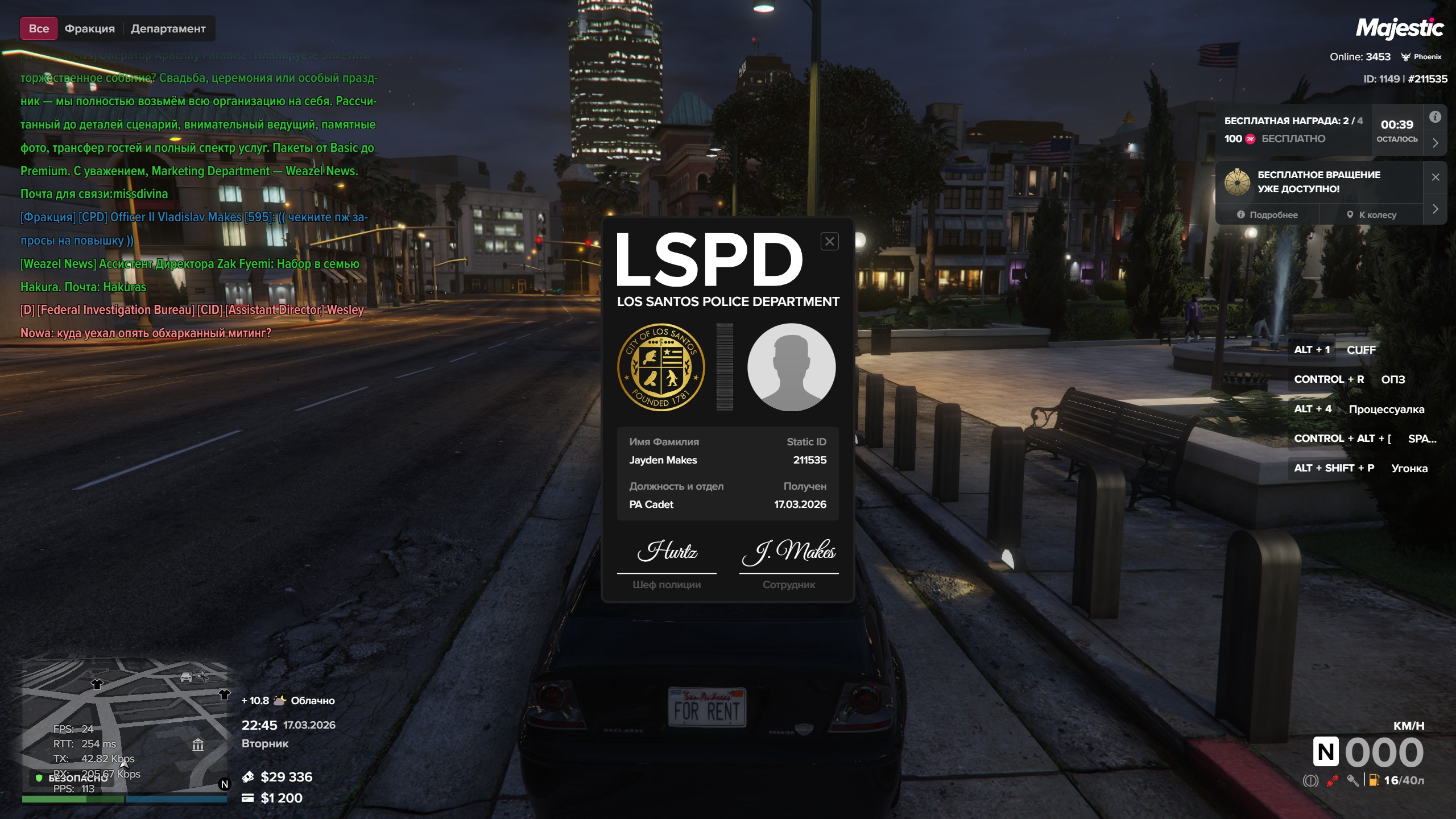Click the clothing store marker on minimap
The image size is (1456, 819).
(97, 684)
